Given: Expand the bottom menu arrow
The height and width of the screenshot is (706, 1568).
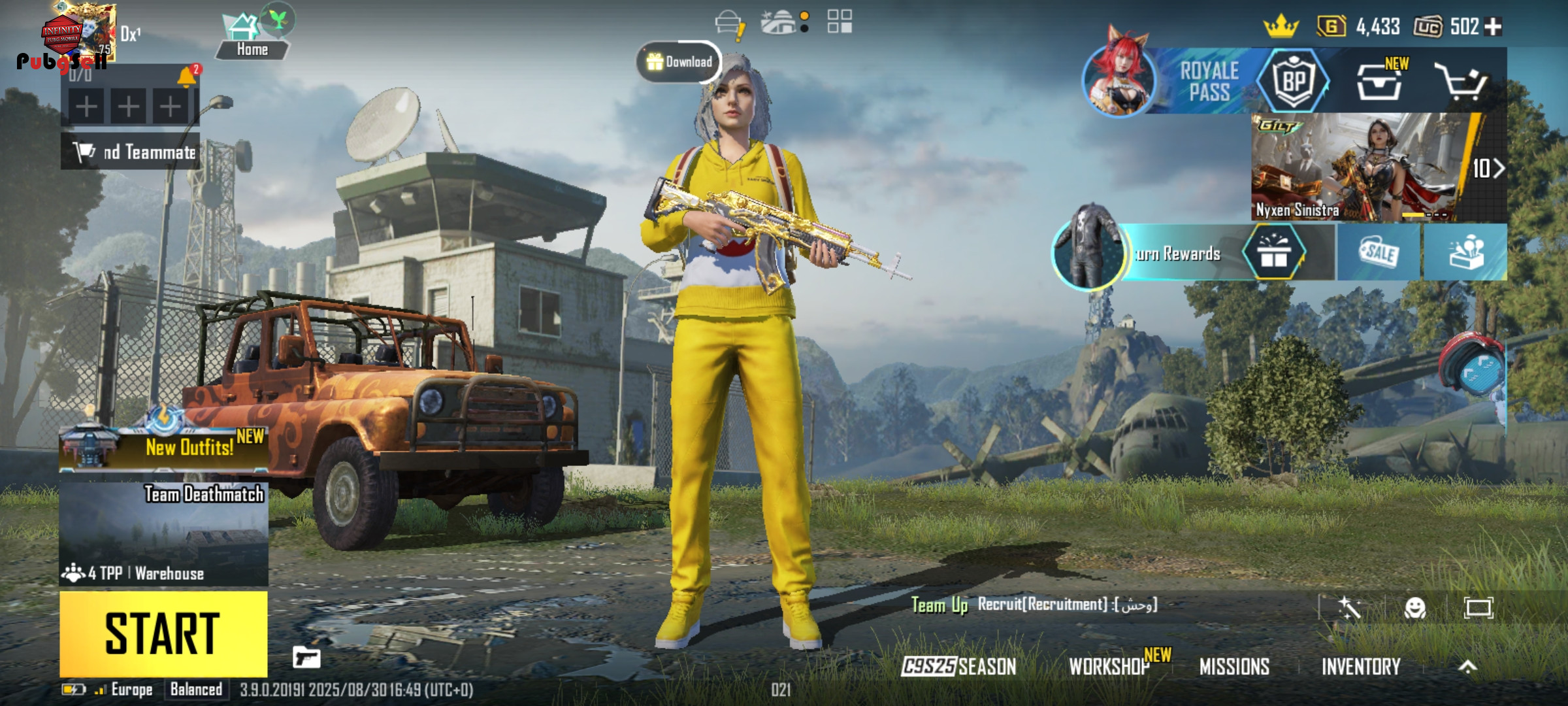Looking at the screenshot, I should [x=1467, y=666].
